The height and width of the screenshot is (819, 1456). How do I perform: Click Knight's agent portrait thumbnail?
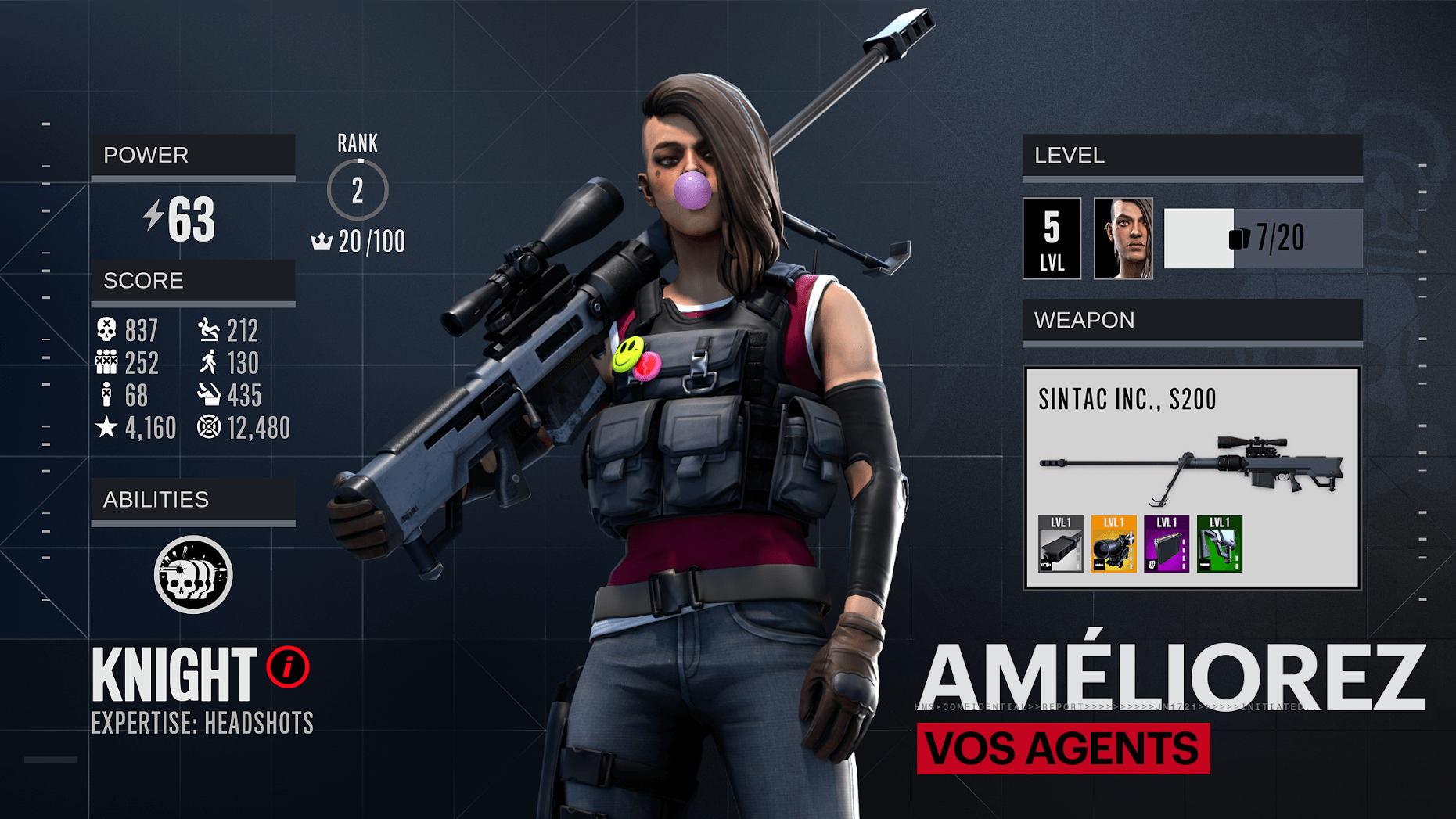tap(1123, 239)
